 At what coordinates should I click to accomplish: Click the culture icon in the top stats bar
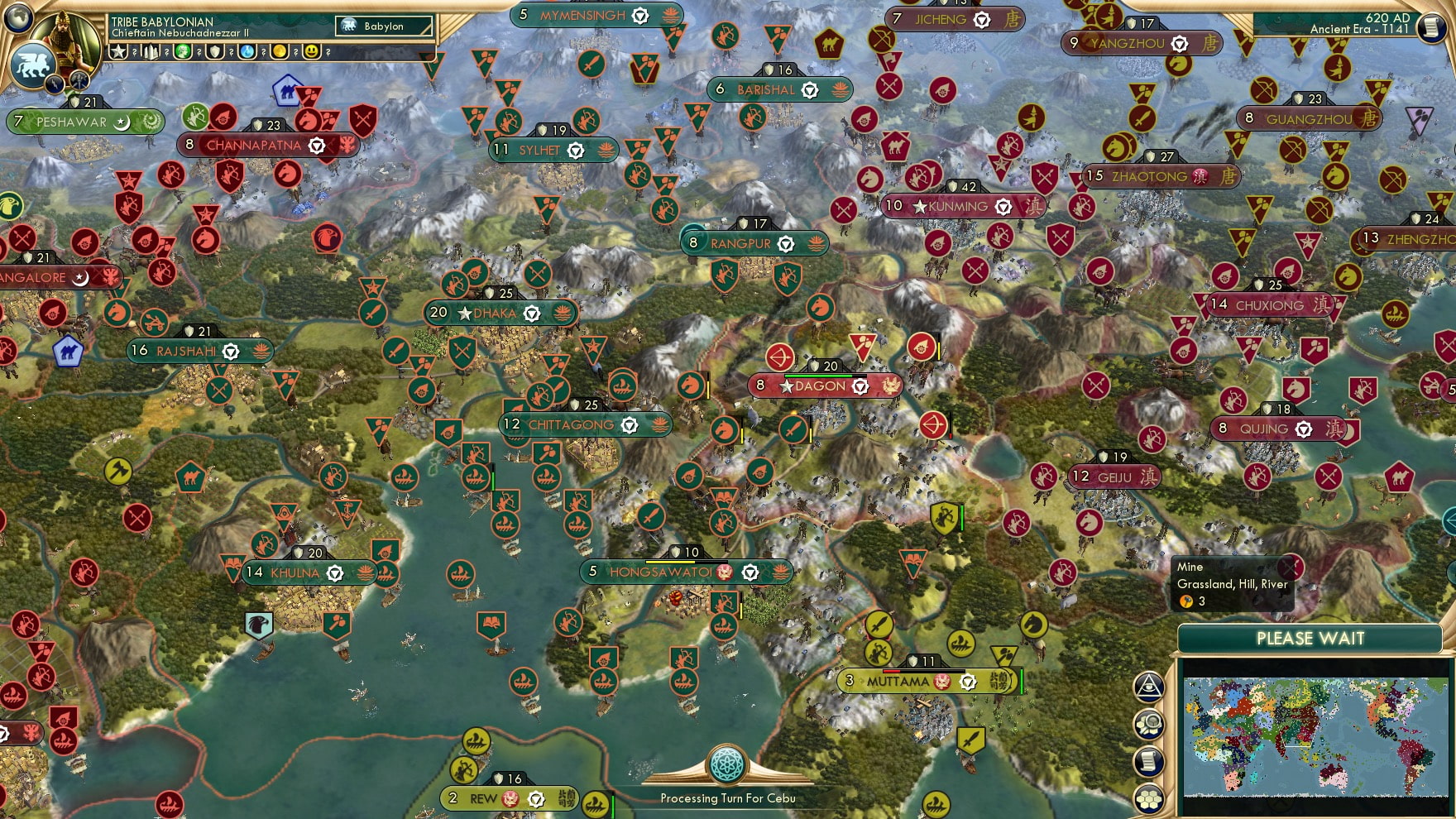pos(181,51)
